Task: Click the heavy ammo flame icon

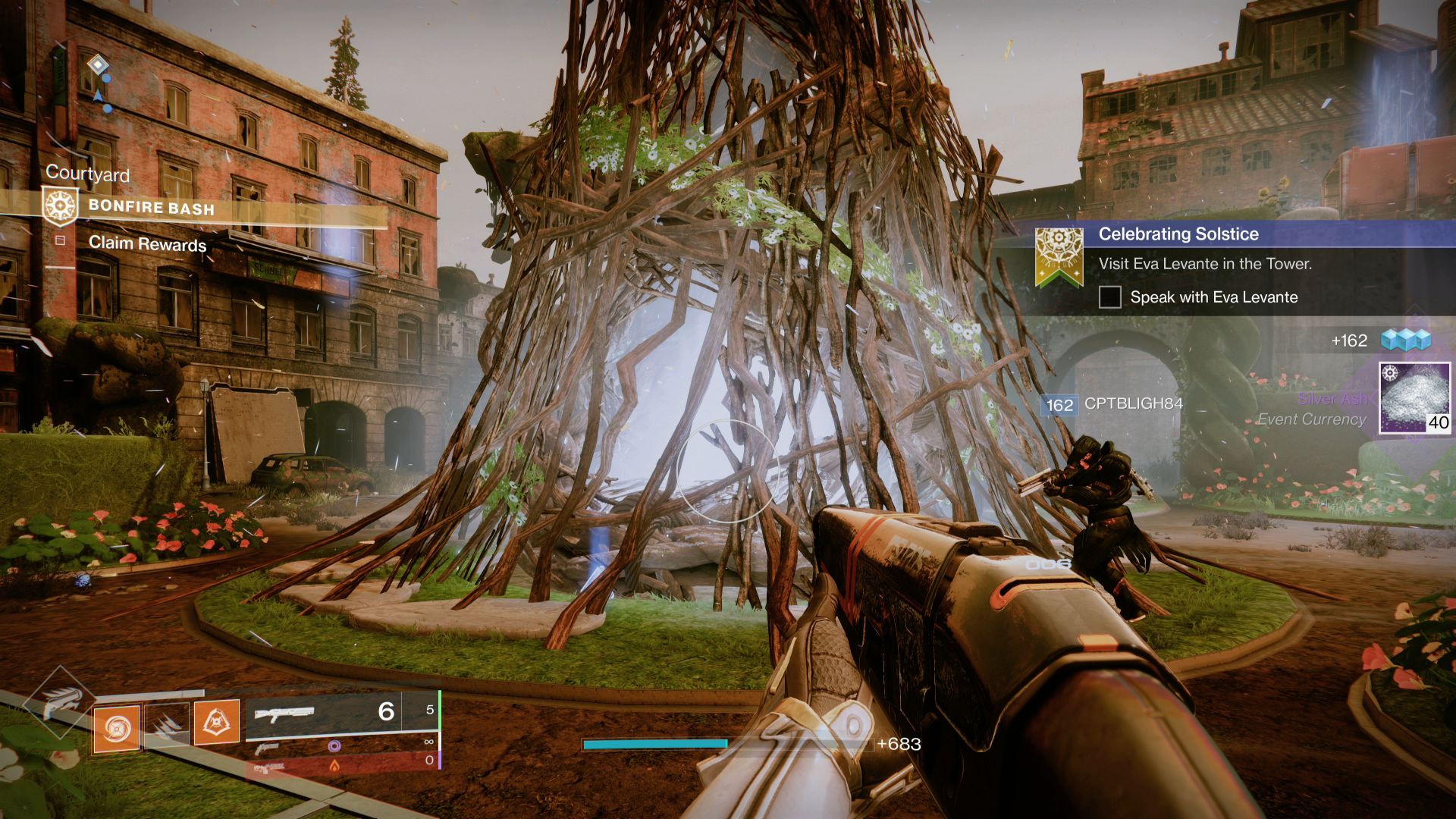Action: click(335, 768)
